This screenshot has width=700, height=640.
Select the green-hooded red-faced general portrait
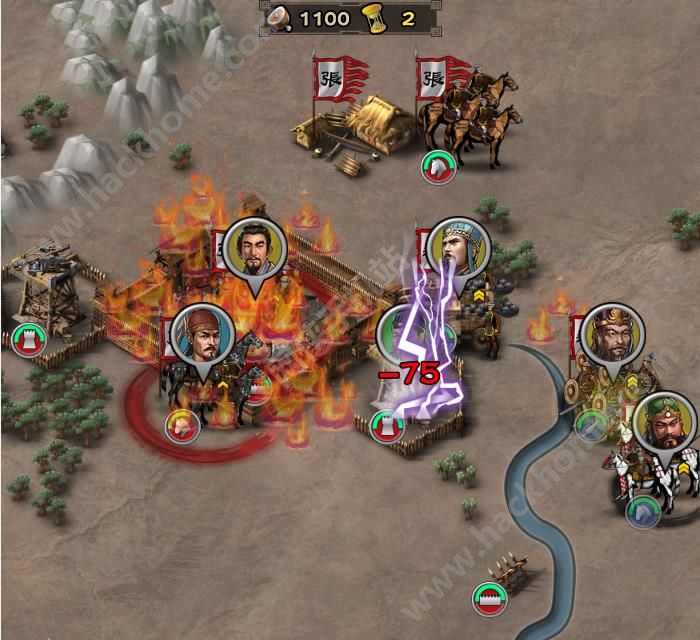[x=664, y=424]
